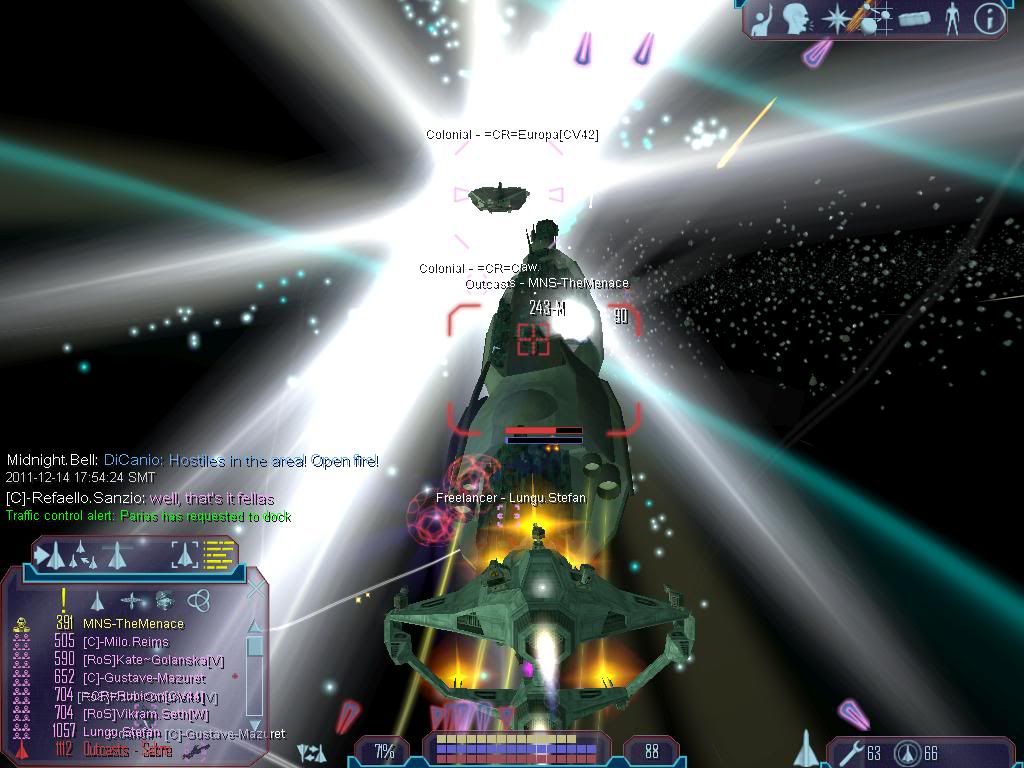Show important contacts with the exclamation filter
This screenshot has width=1024, height=768.
pos(64,600)
